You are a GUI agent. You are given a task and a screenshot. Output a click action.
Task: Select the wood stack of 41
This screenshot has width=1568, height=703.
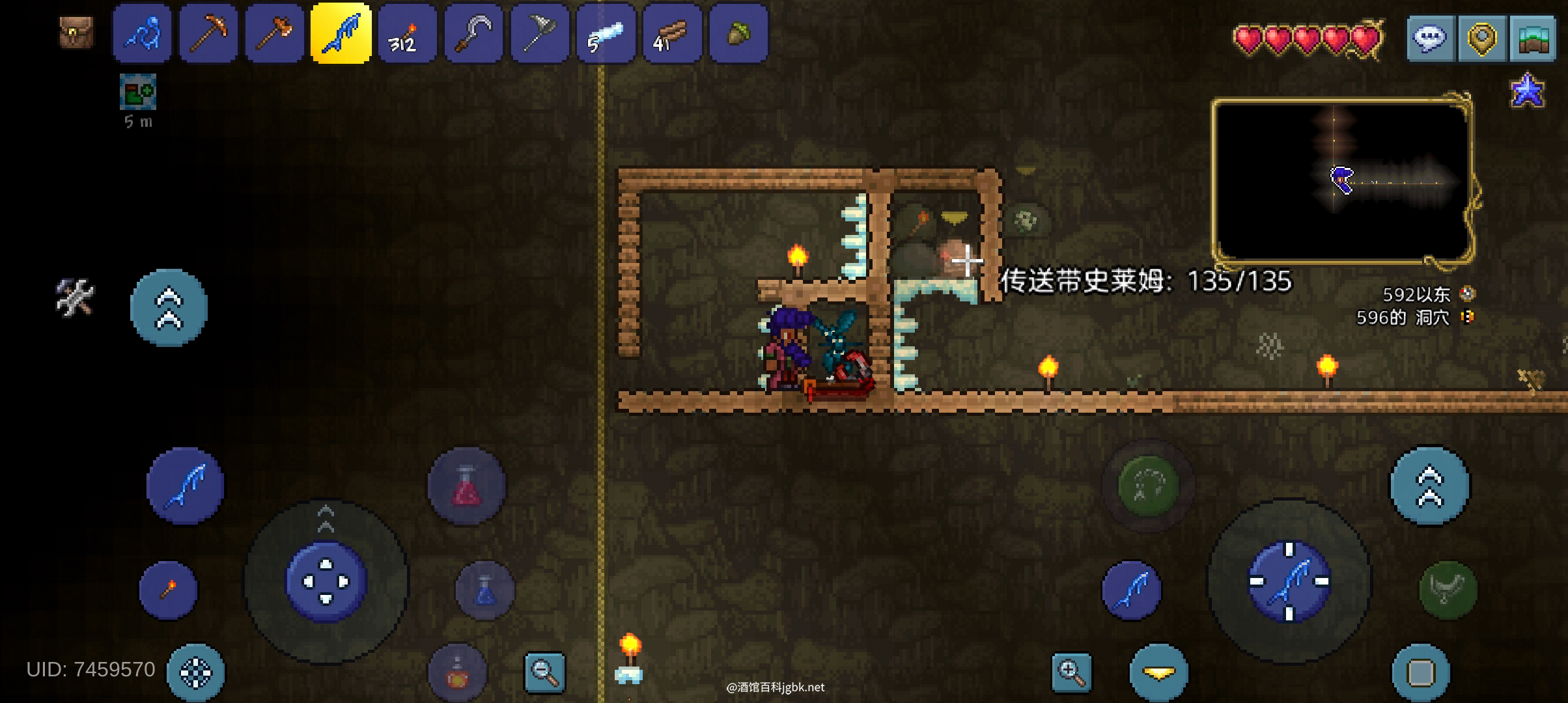pyautogui.click(x=673, y=34)
